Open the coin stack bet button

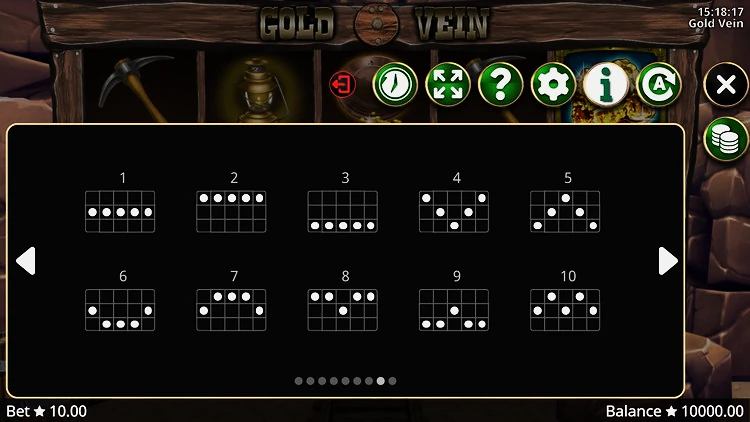(725, 138)
